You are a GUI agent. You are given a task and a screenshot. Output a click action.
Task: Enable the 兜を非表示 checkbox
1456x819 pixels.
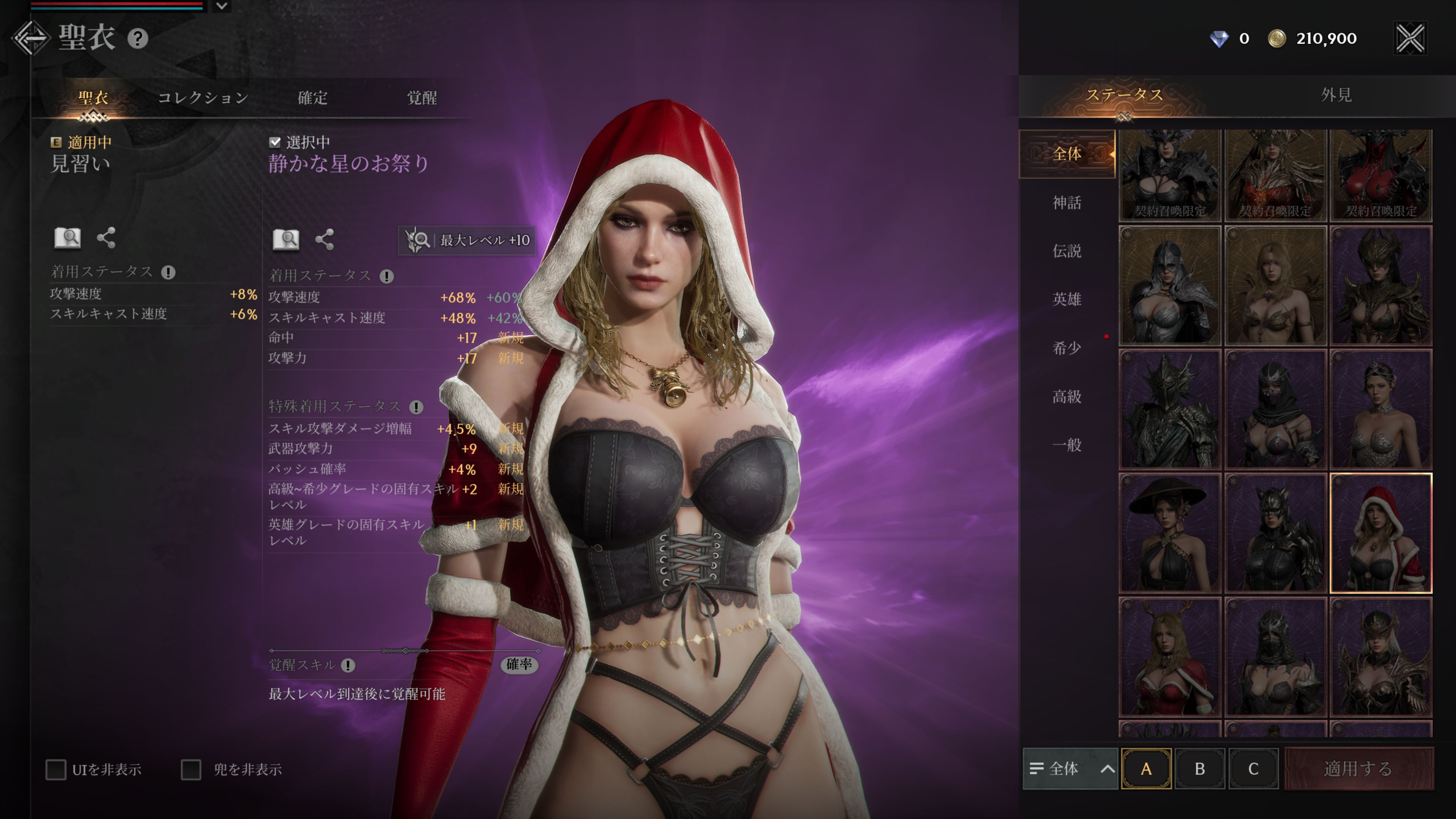191,769
